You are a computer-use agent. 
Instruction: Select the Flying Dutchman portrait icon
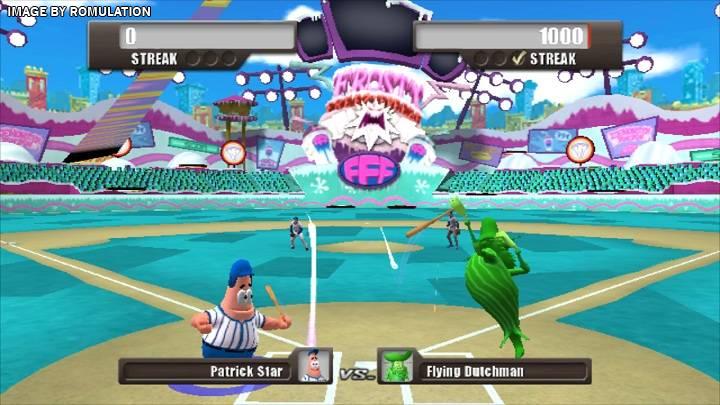(398, 369)
